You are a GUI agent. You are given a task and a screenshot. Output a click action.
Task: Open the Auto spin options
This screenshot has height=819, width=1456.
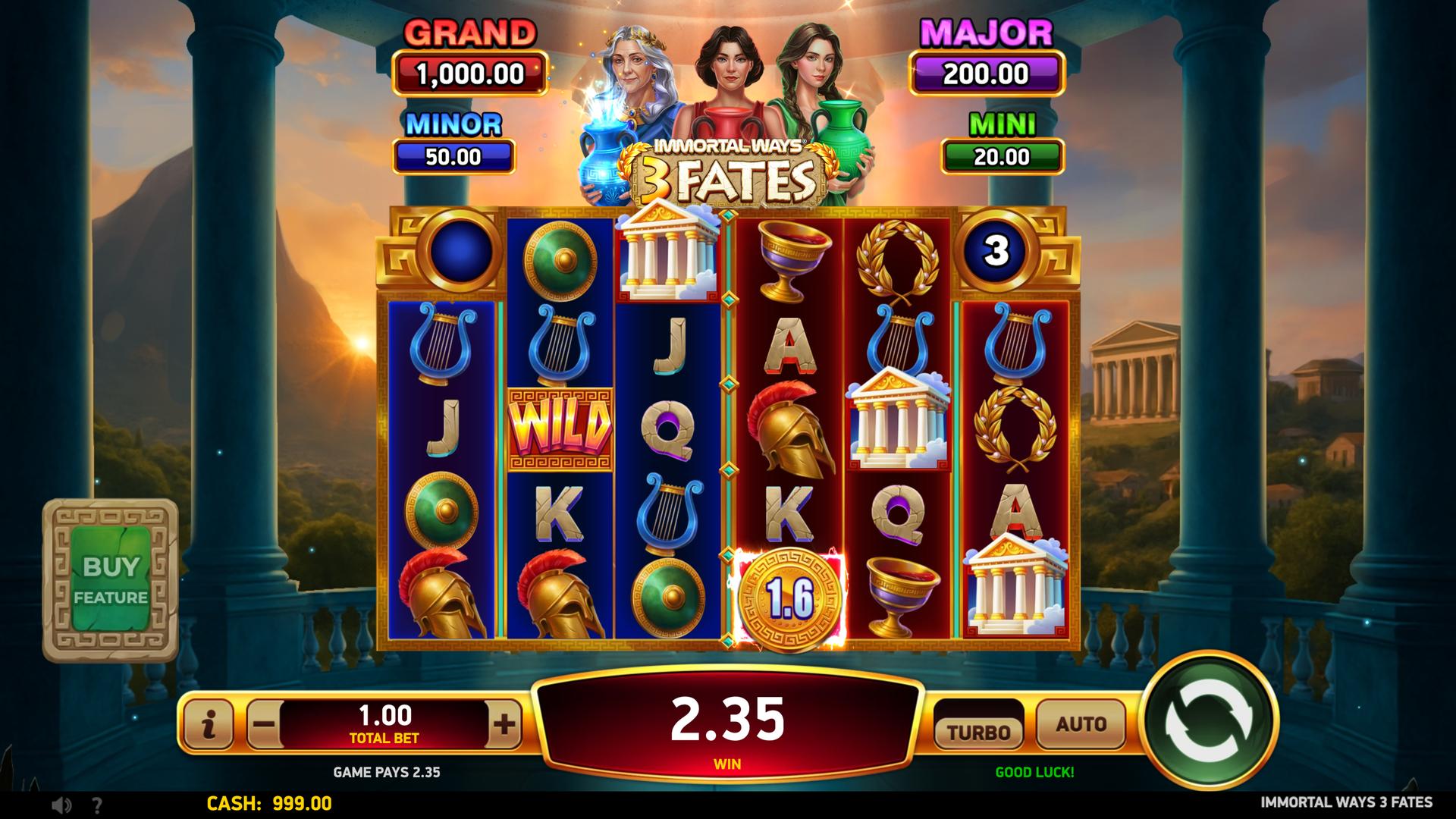(x=1081, y=726)
